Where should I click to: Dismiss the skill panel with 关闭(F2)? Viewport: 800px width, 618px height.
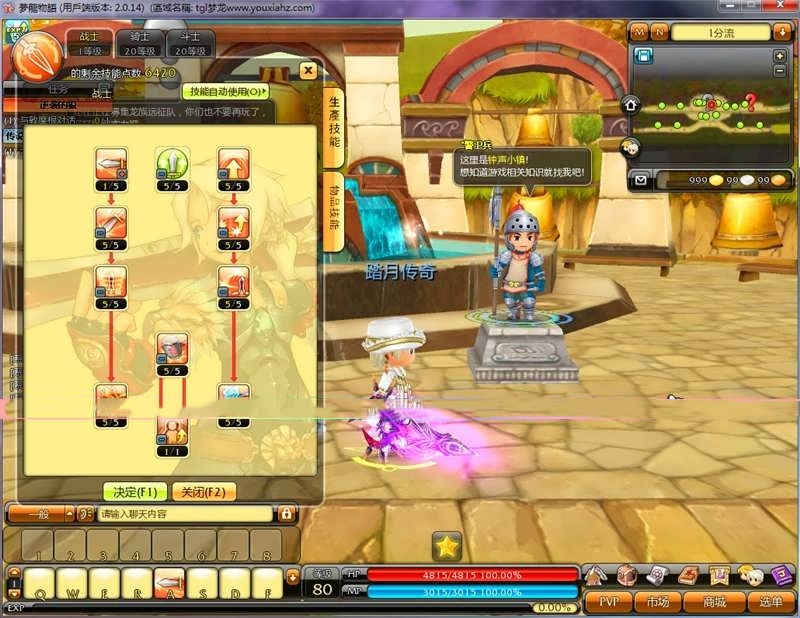204,492
